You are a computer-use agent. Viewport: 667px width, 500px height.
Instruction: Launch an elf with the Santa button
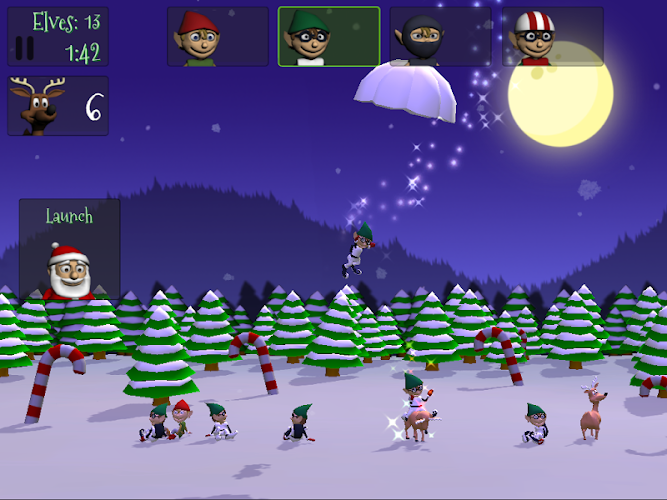[69, 249]
